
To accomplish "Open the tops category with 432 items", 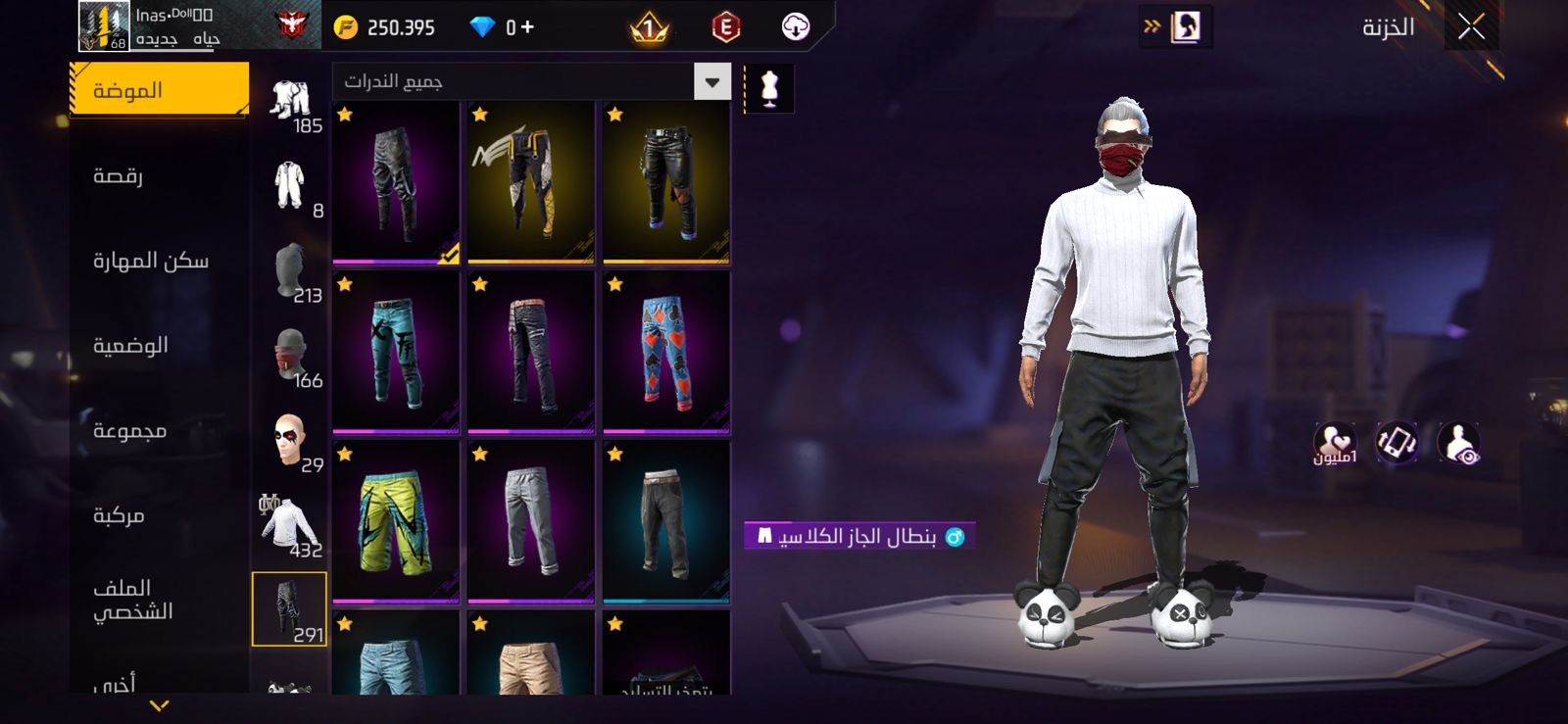I will (289, 525).
